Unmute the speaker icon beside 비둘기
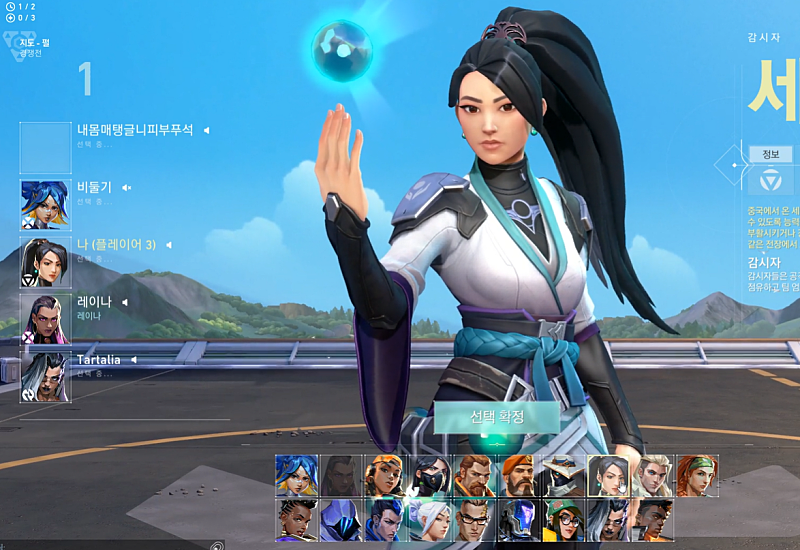Screen dimensions: 800x550 [127, 187]
